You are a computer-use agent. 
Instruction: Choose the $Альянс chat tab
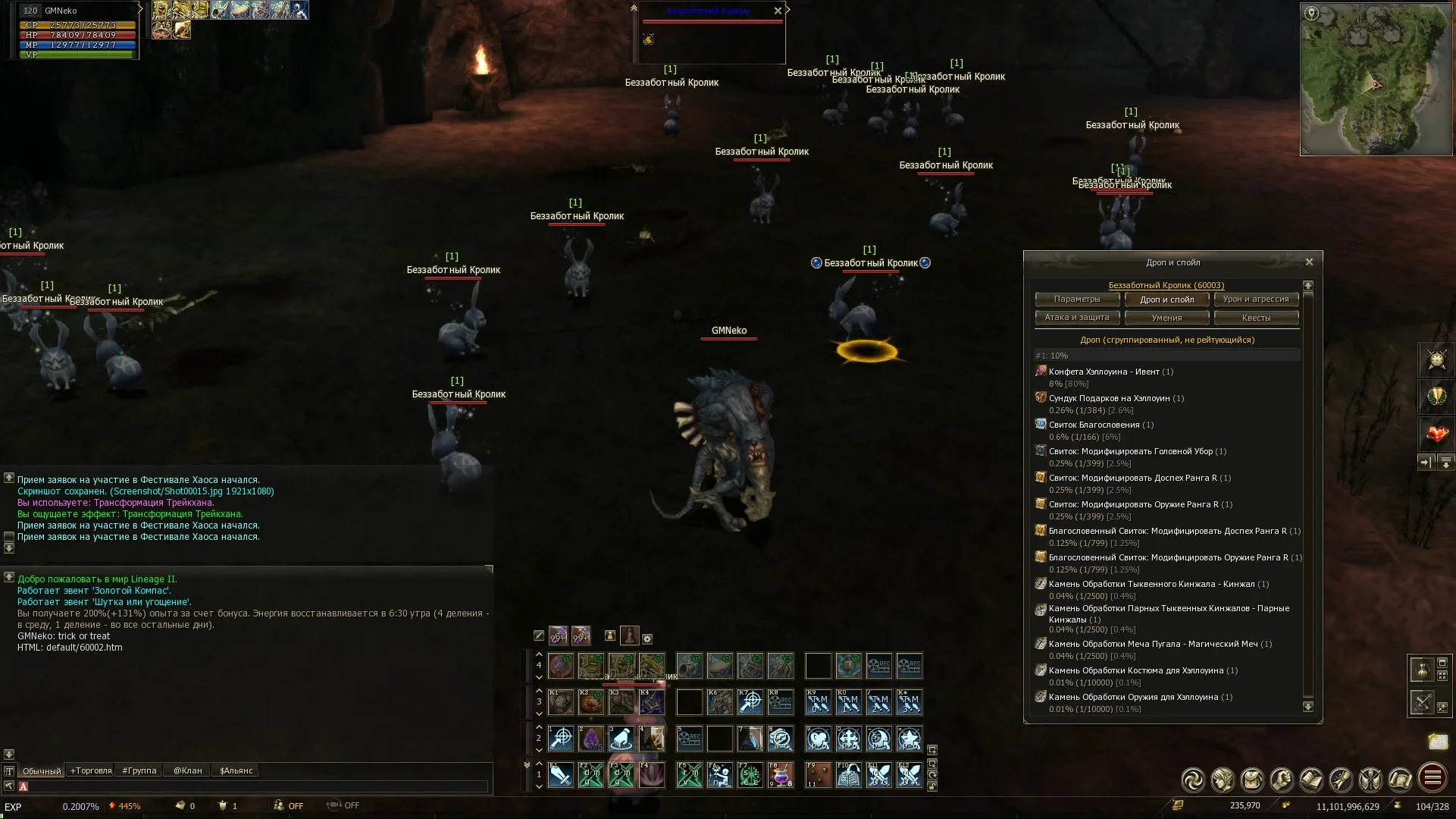(236, 770)
